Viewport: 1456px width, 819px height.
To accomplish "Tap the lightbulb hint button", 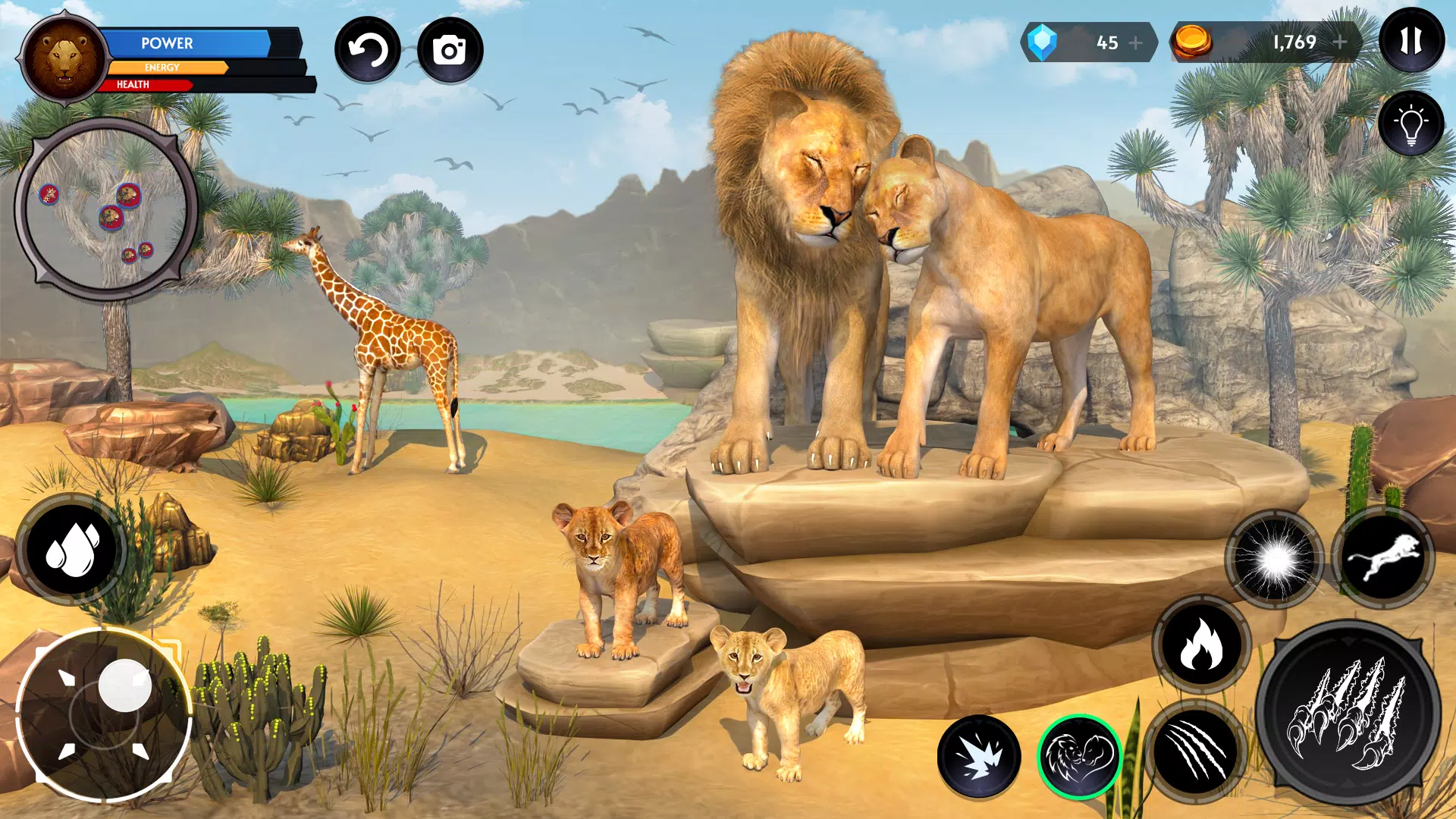I will click(x=1411, y=124).
